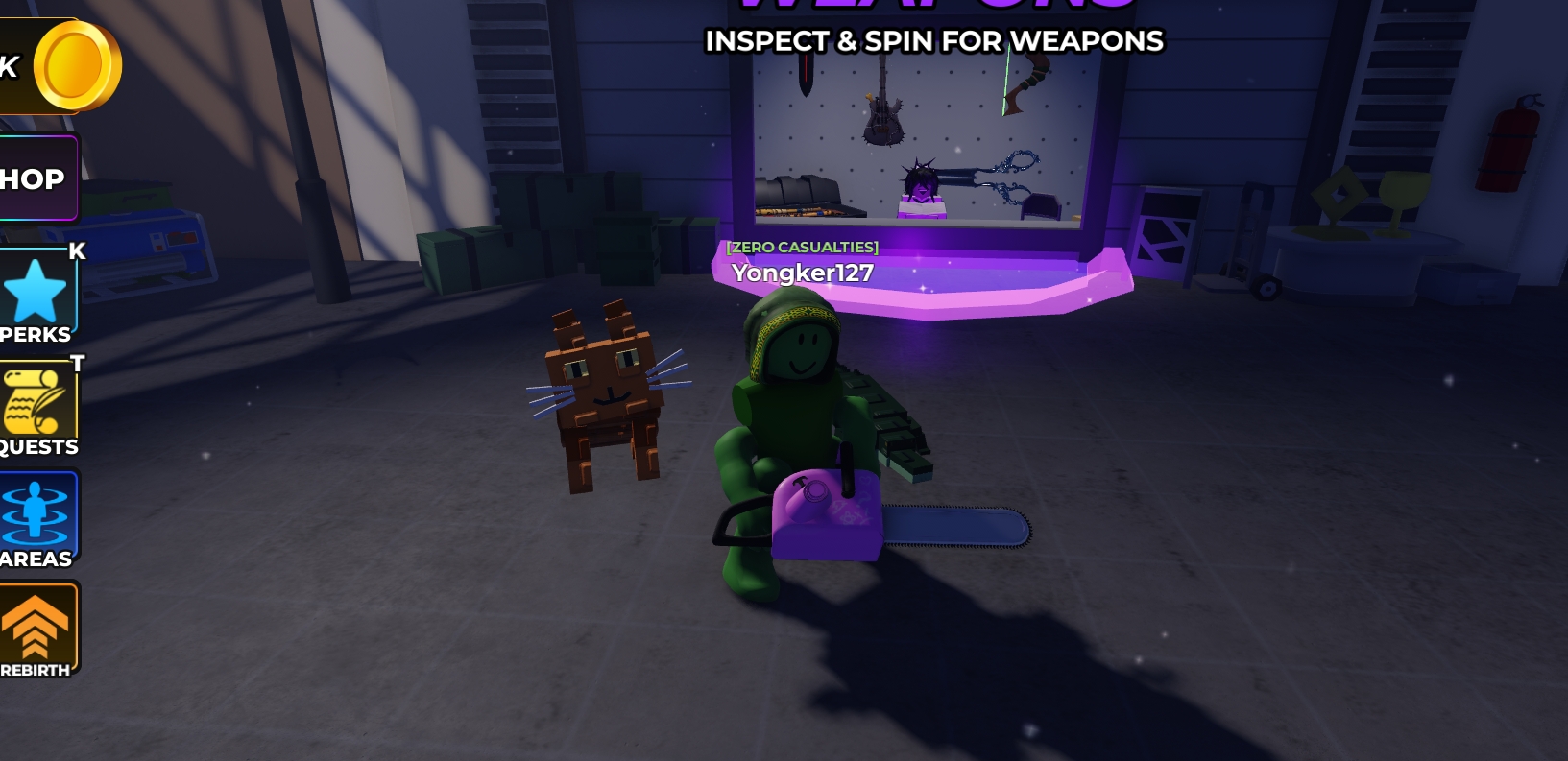Open the Areas teleport menu
The height and width of the screenshot is (761, 1568).
pyautogui.click(x=36, y=518)
